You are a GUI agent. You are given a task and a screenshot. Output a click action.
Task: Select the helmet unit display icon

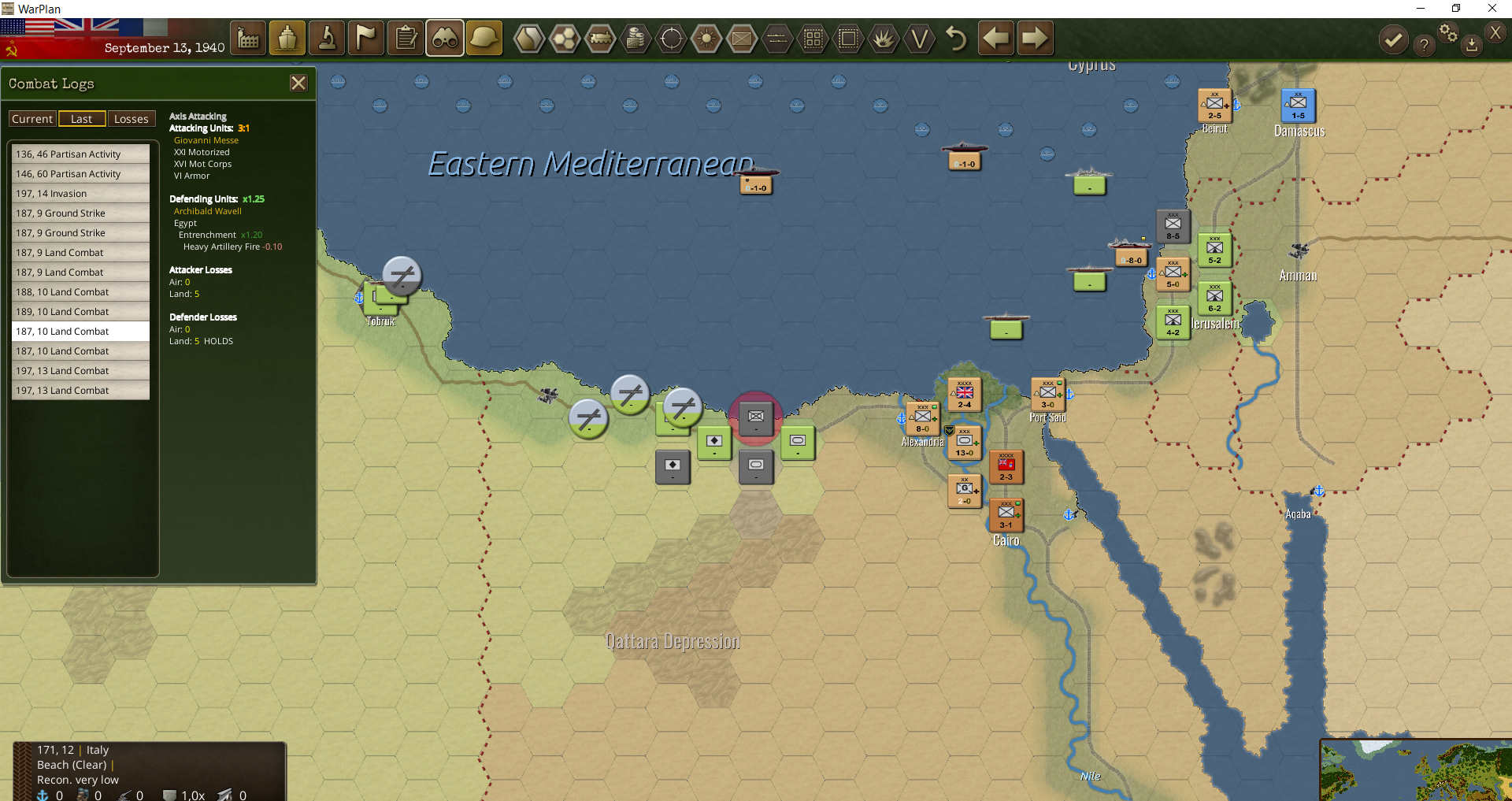[484, 37]
